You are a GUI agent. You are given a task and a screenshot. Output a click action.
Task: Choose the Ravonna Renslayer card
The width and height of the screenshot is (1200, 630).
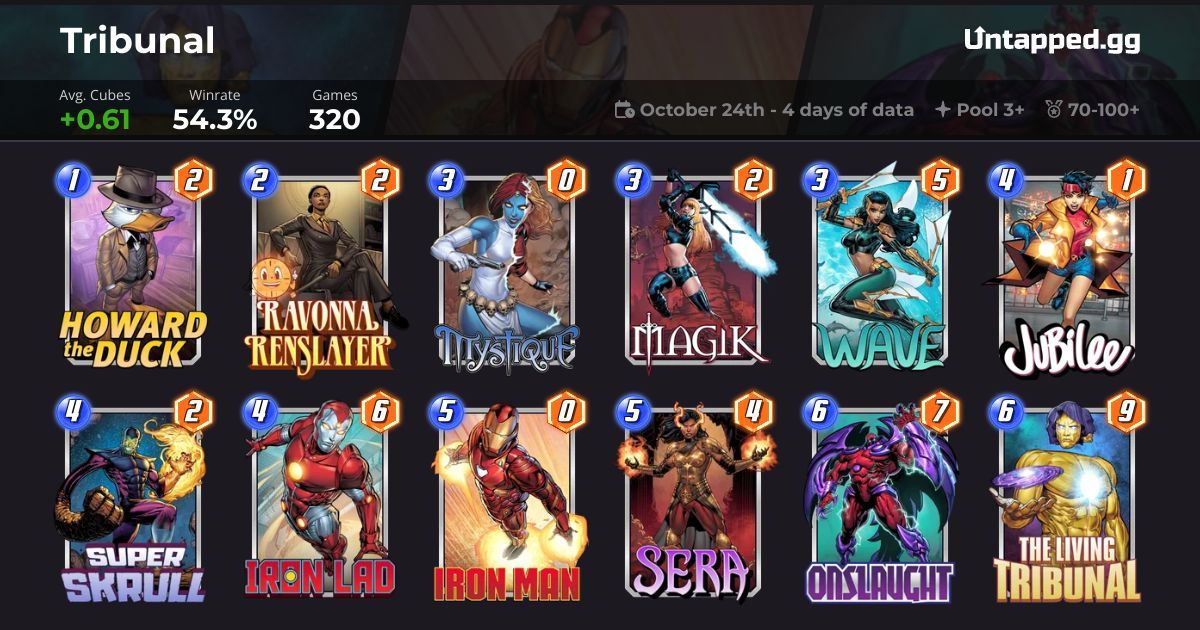320,270
